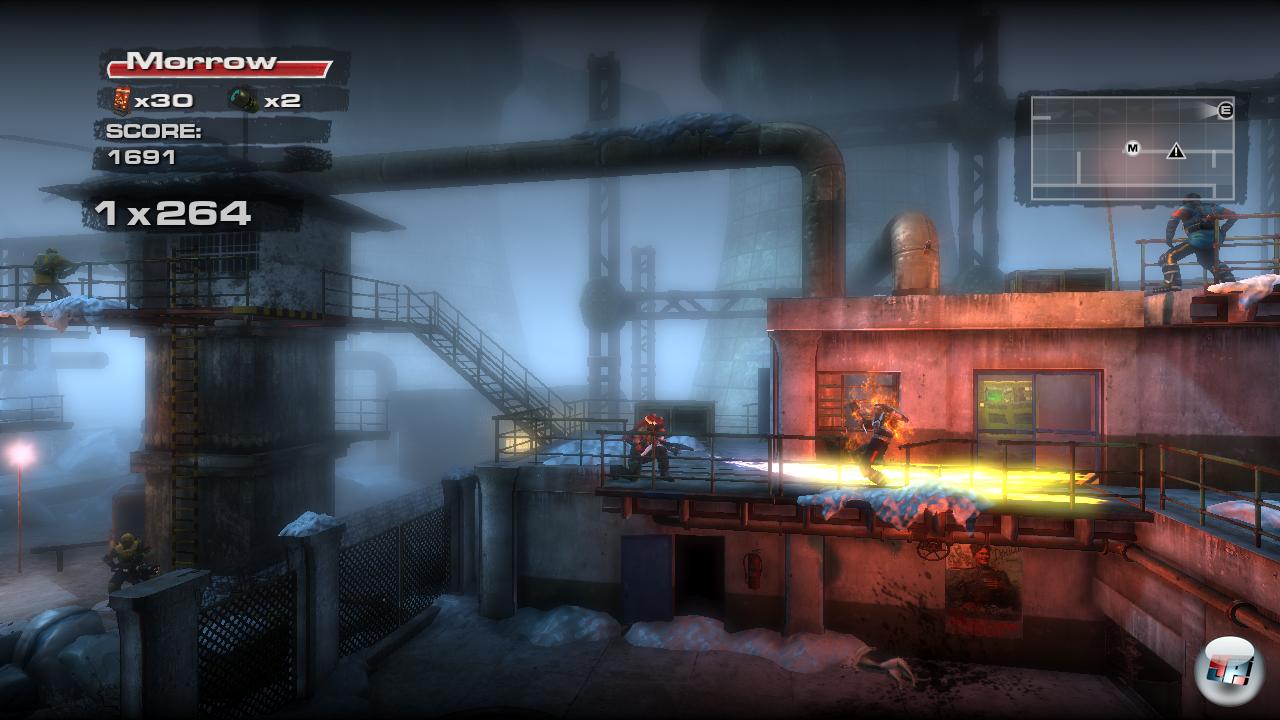
Task: Select the E exit marker on minimap
Action: click(x=1225, y=111)
